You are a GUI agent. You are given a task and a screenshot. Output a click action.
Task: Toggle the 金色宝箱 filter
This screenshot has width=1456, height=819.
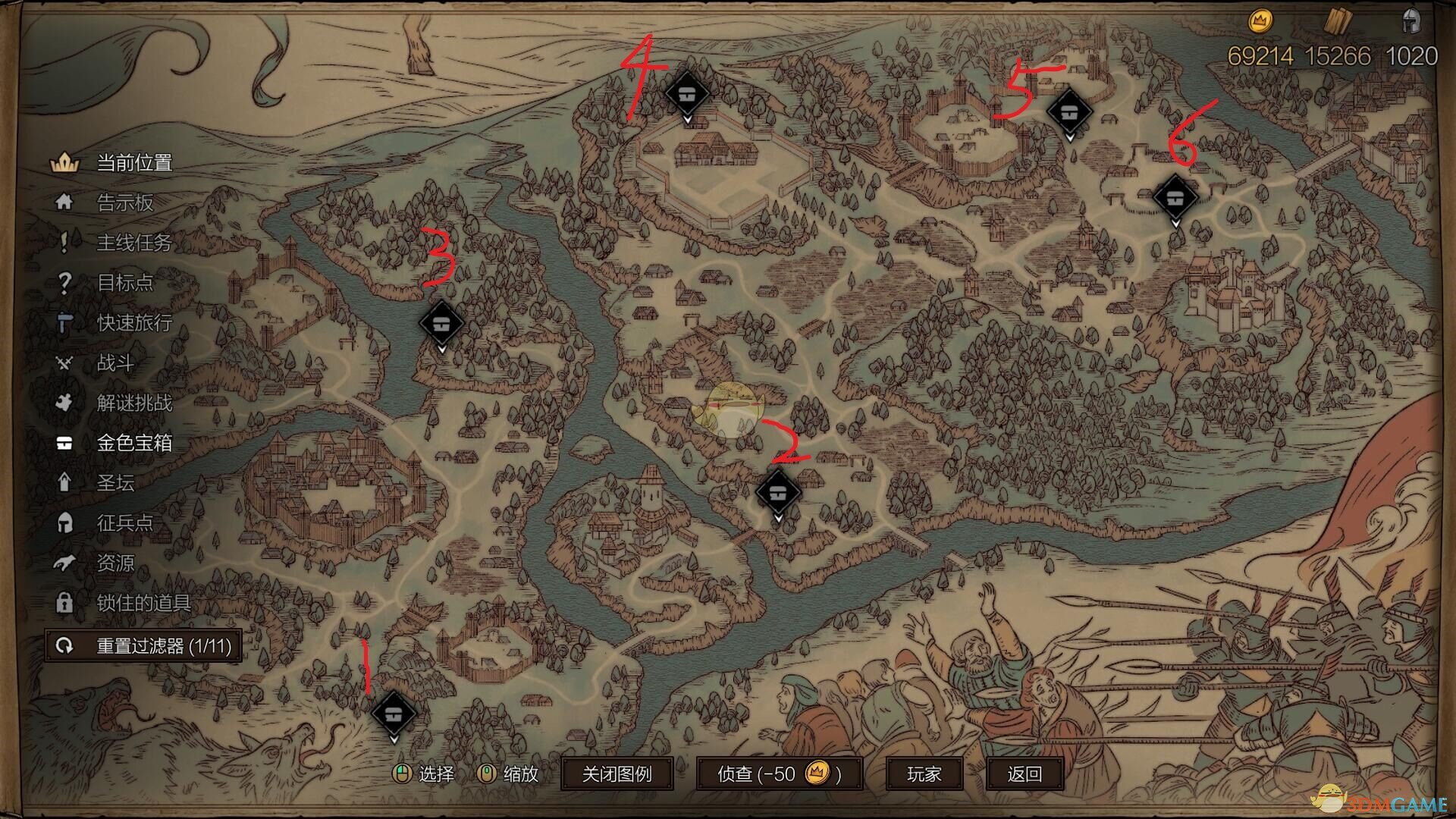pos(133,443)
